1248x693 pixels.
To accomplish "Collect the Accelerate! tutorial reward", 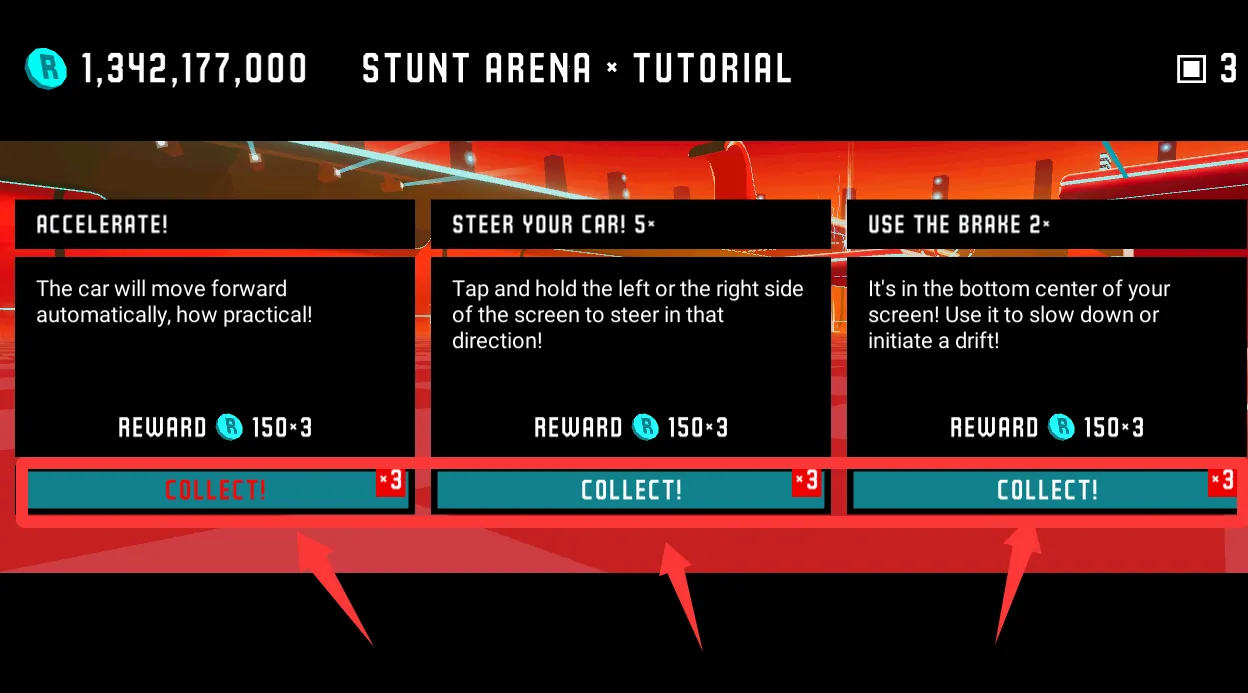I will click(x=215, y=490).
